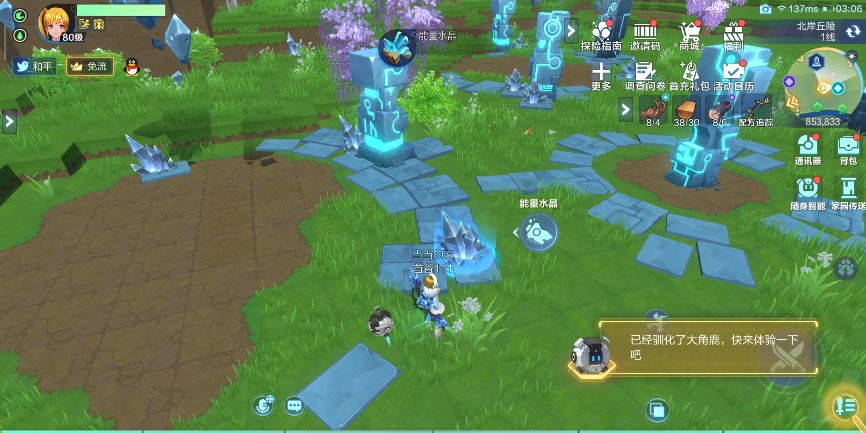
Task: Open the 商城 shop
Action: [689, 35]
